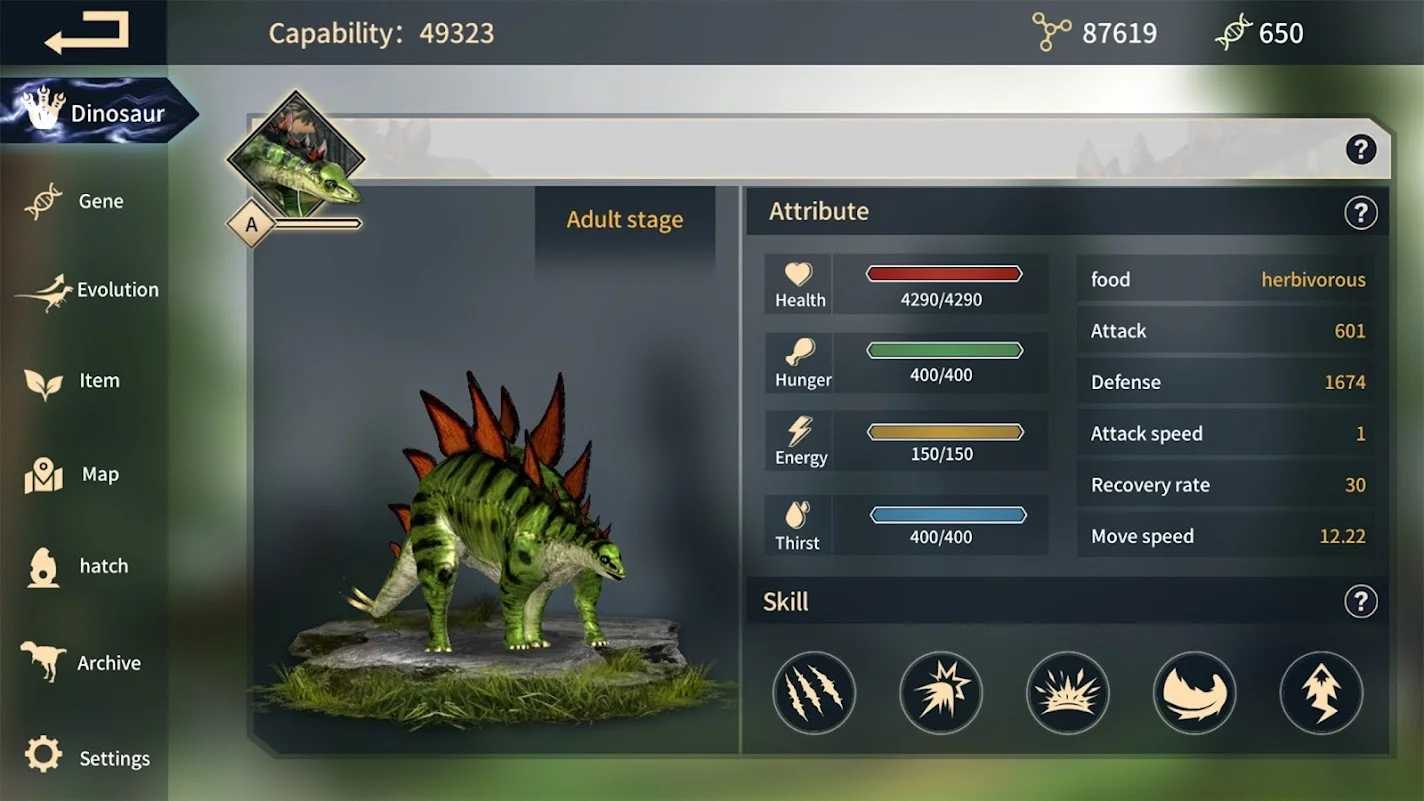Screen dimensions: 1424x801
Task: Select the claw slash skill icon
Action: pyautogui.click(x=814, y=693)
